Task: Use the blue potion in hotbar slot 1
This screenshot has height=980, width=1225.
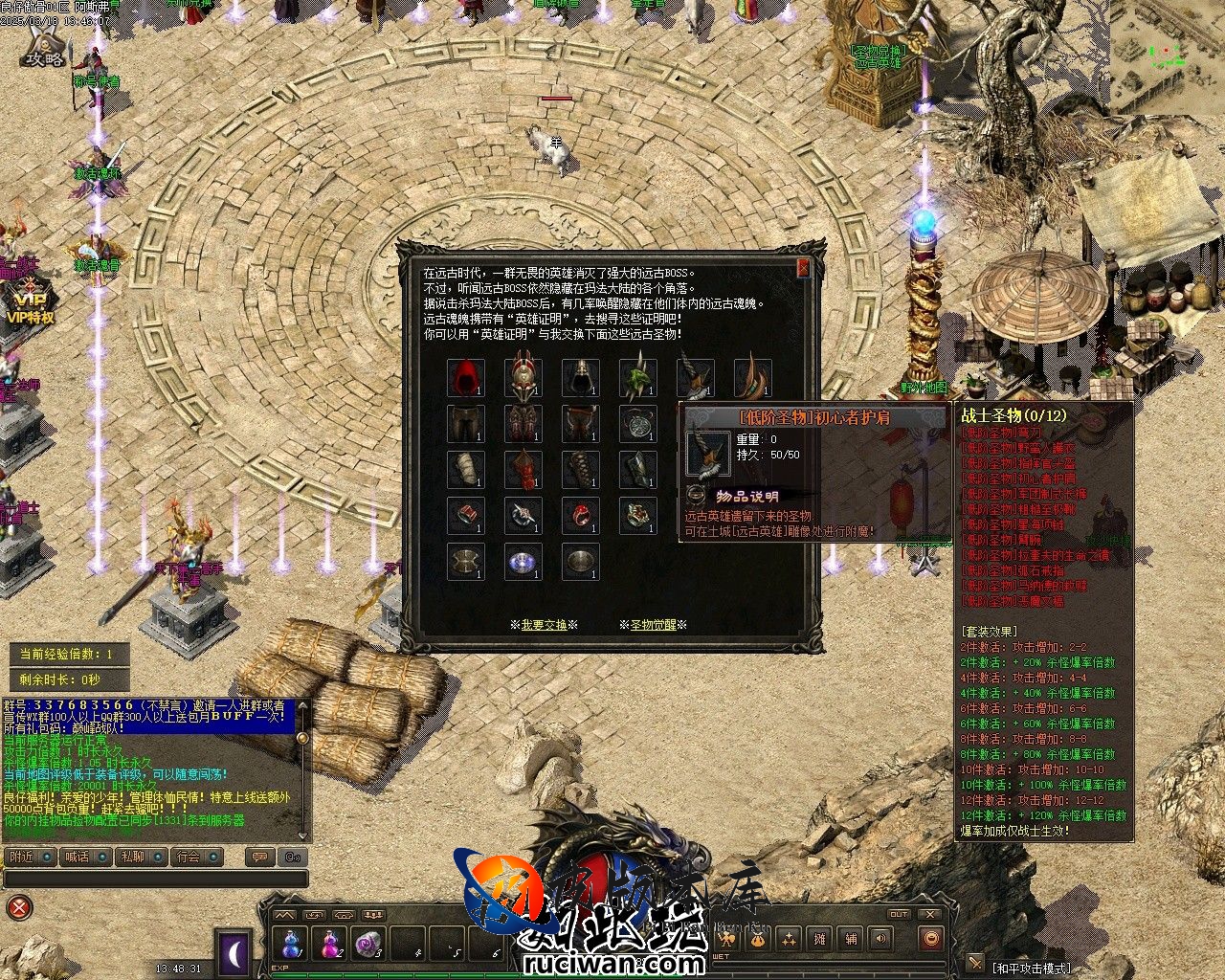Action: click(x=291, y=944)
